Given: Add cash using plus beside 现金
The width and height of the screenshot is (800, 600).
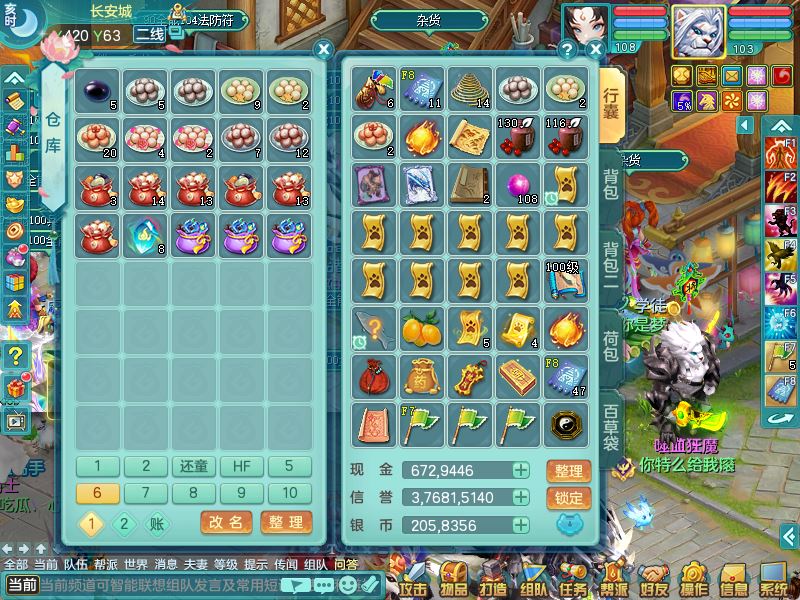Looking at the screenshot, I should pyautogui.click(x=521, y=470).
